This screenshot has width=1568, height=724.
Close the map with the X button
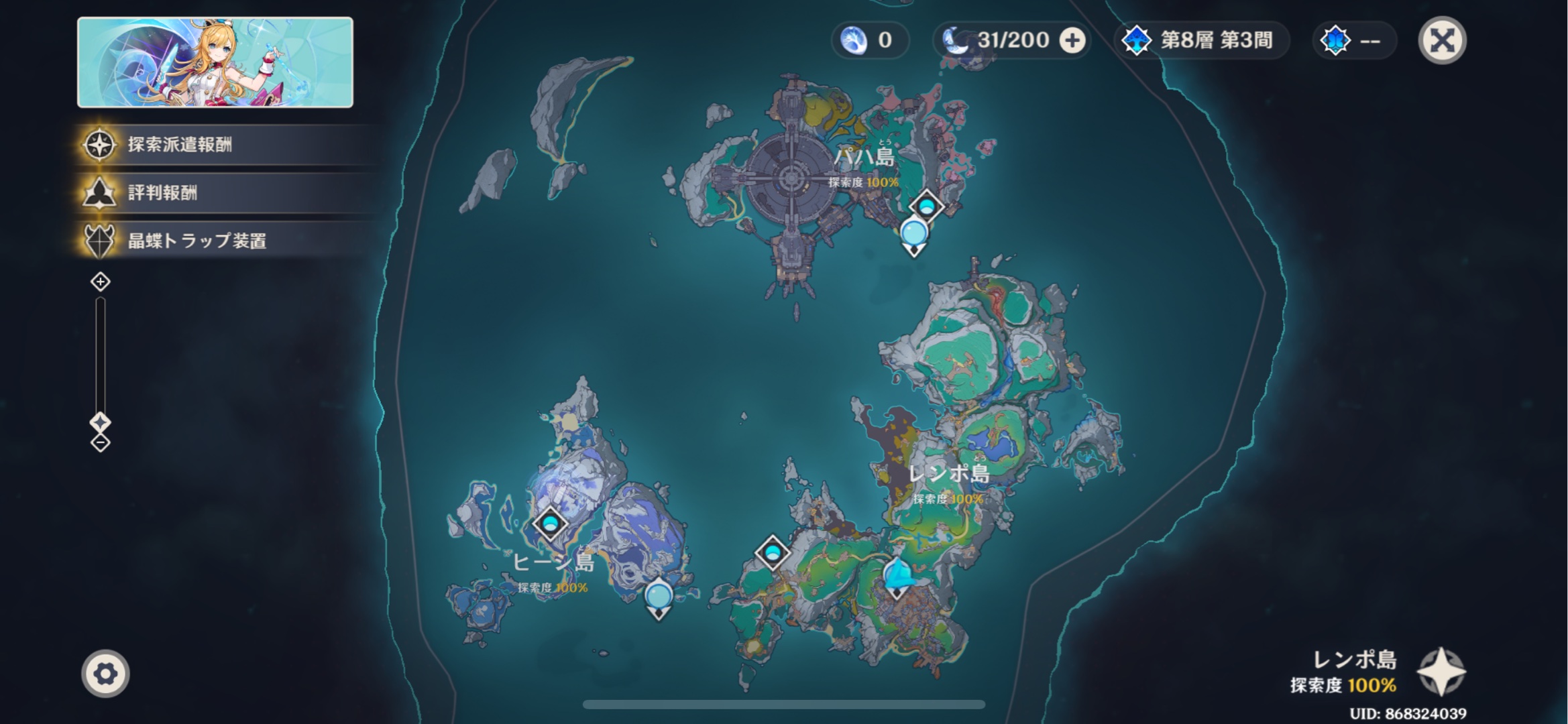click(x=1442, y=41)
